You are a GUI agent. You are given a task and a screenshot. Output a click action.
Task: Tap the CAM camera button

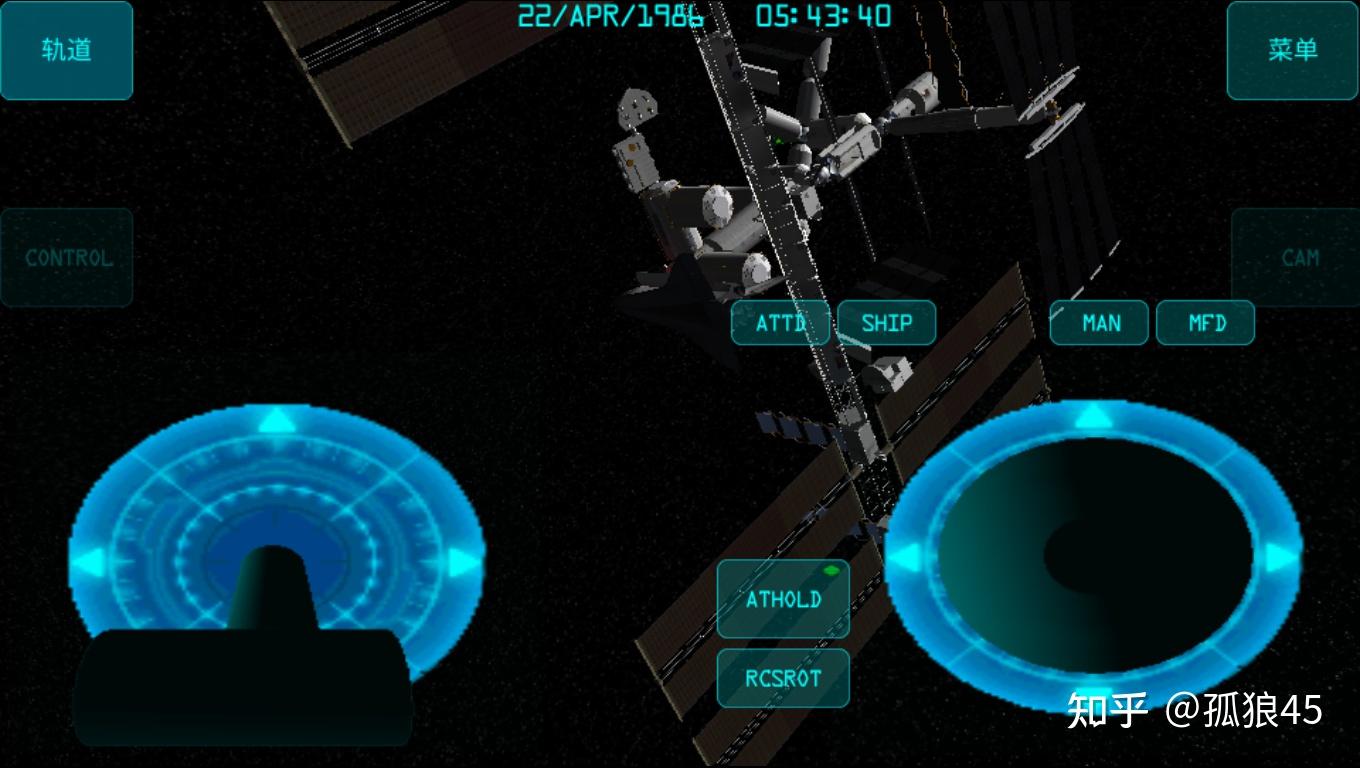pos(1298,257)
